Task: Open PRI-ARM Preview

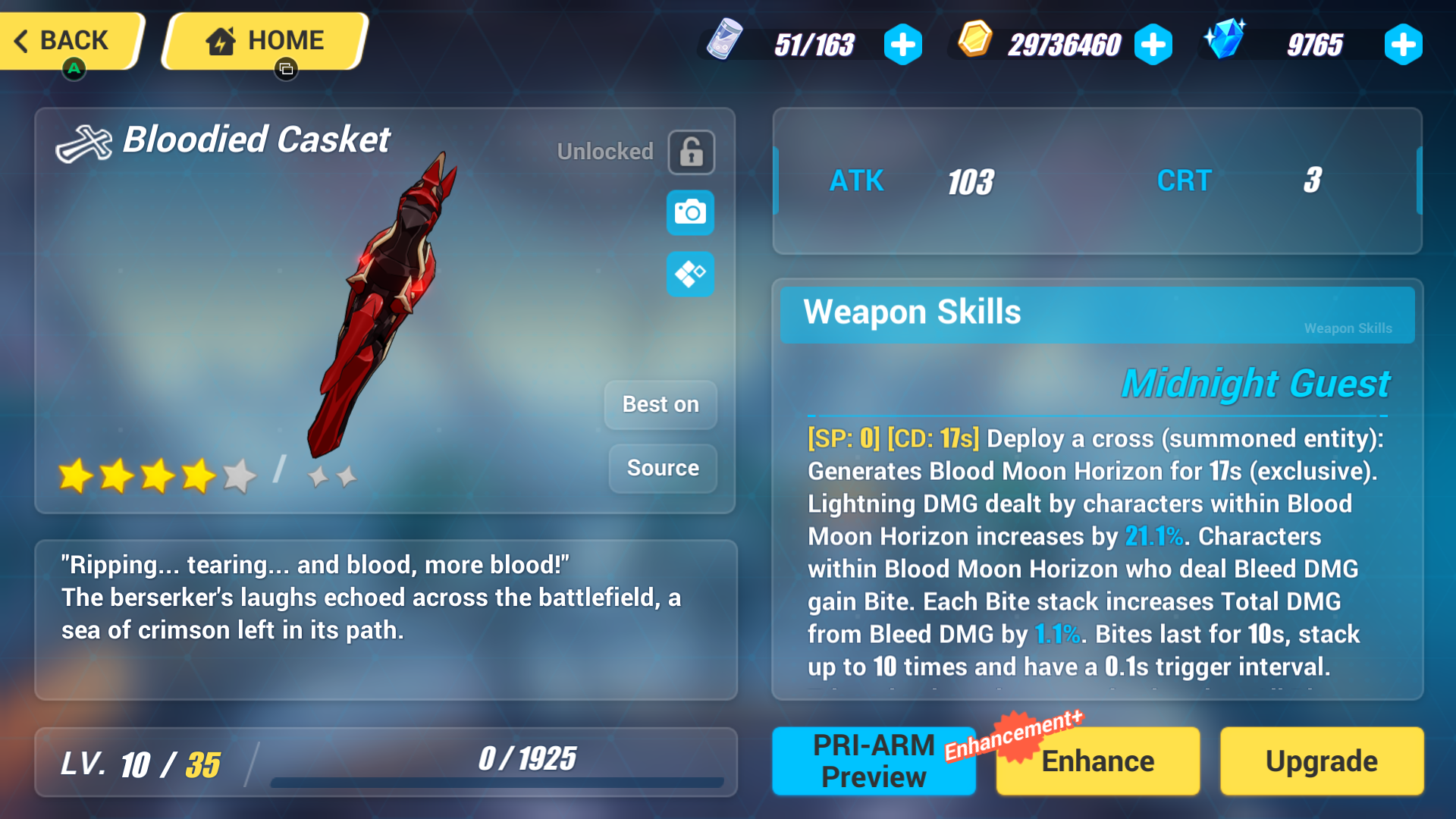Action: click(x=873, y=761)
